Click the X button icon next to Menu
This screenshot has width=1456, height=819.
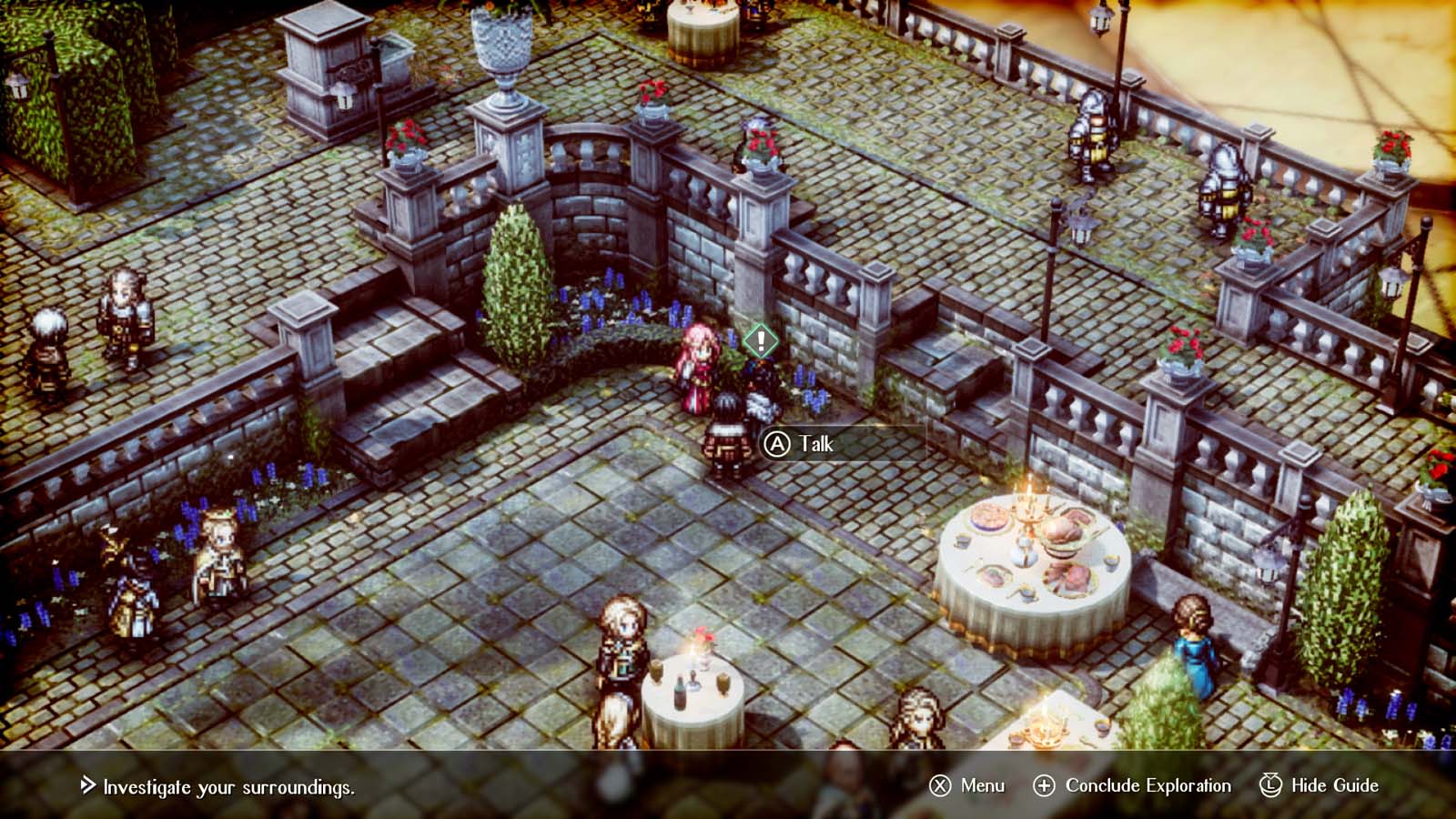click(938, 784)
